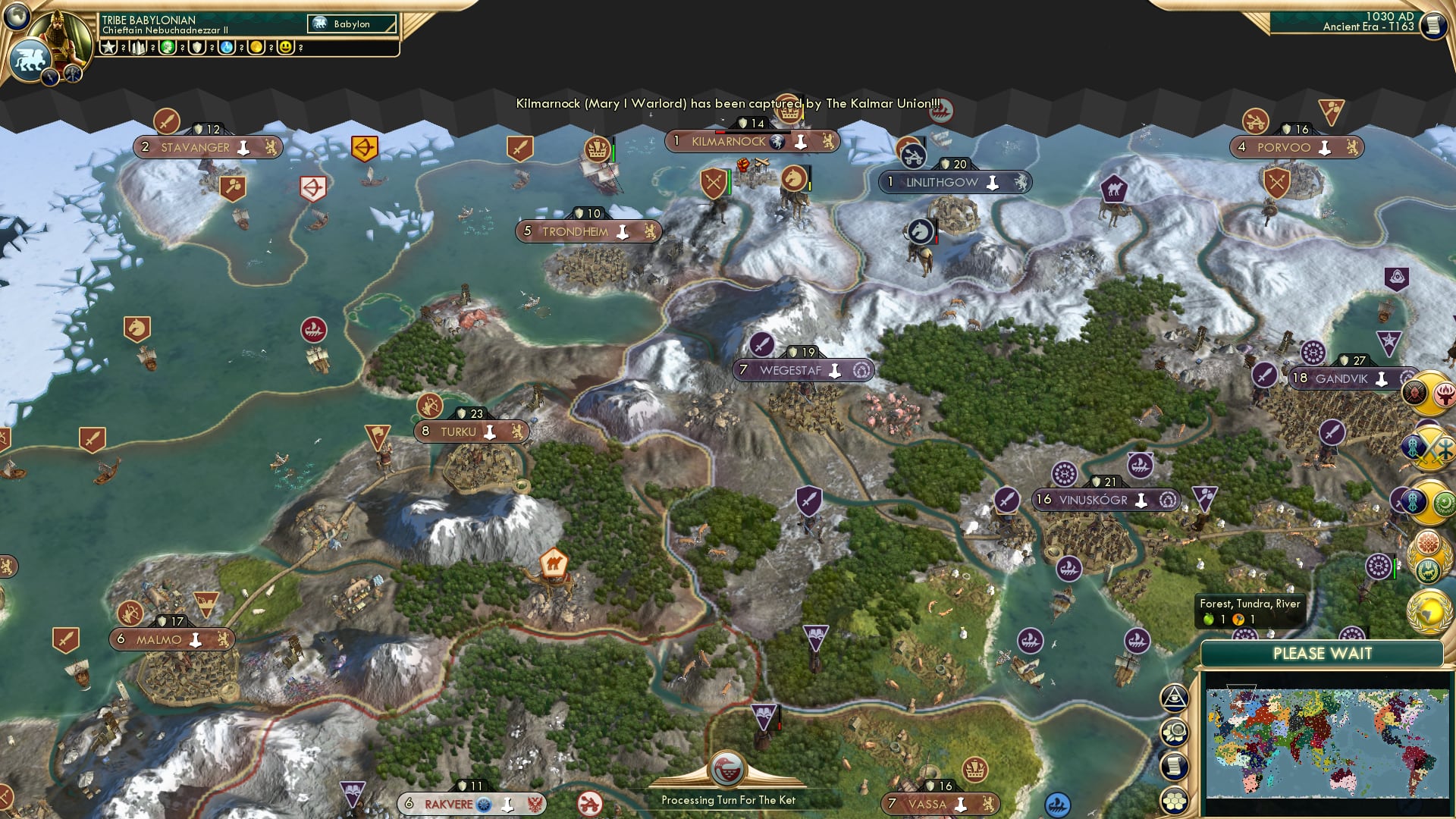Image resolution: width=1456 pixels, height=819 pixels.
Task: Click the science flask icon in top bar
Action: [225, 48]
